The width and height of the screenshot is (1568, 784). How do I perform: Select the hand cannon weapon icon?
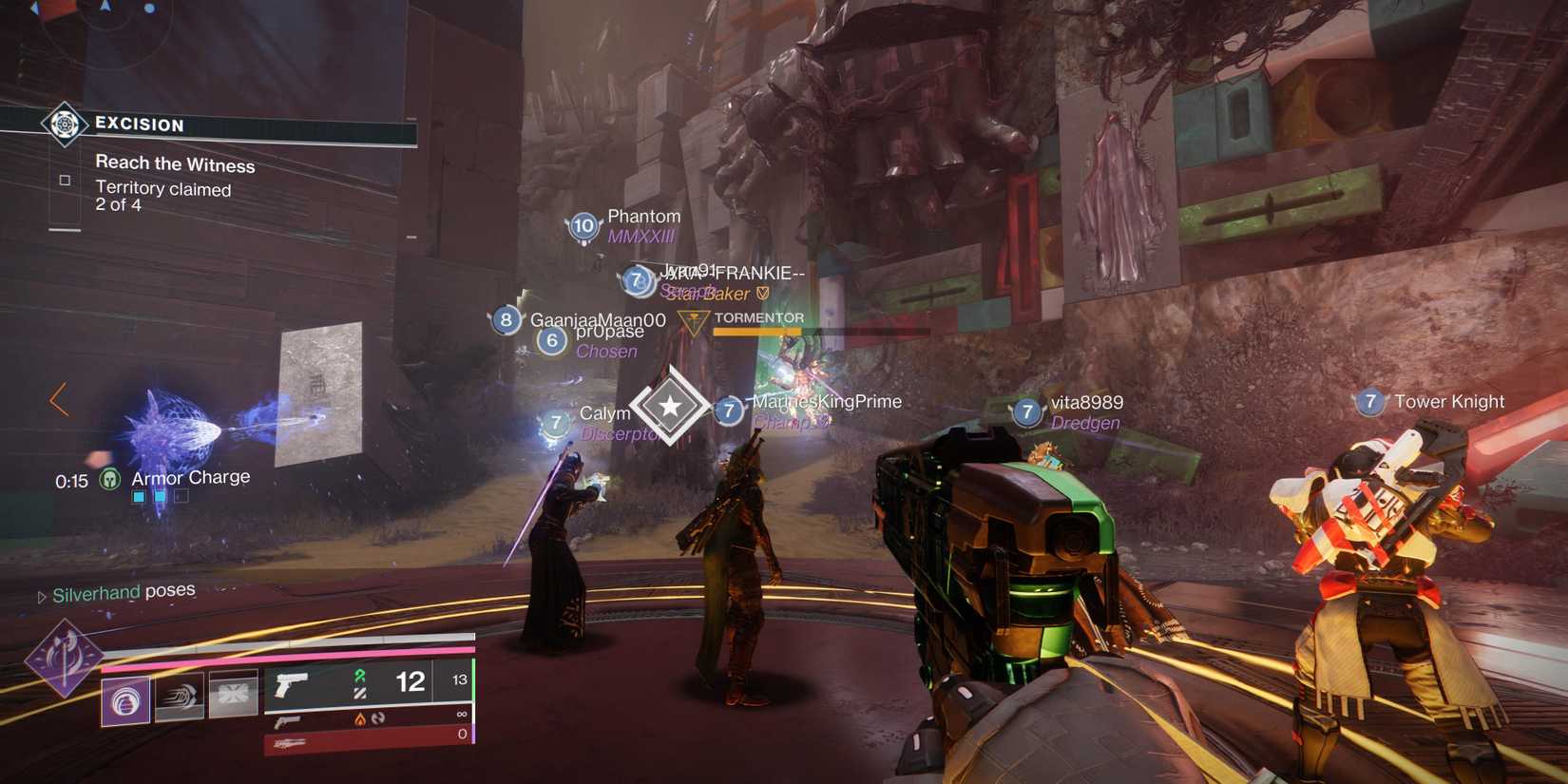287,722
